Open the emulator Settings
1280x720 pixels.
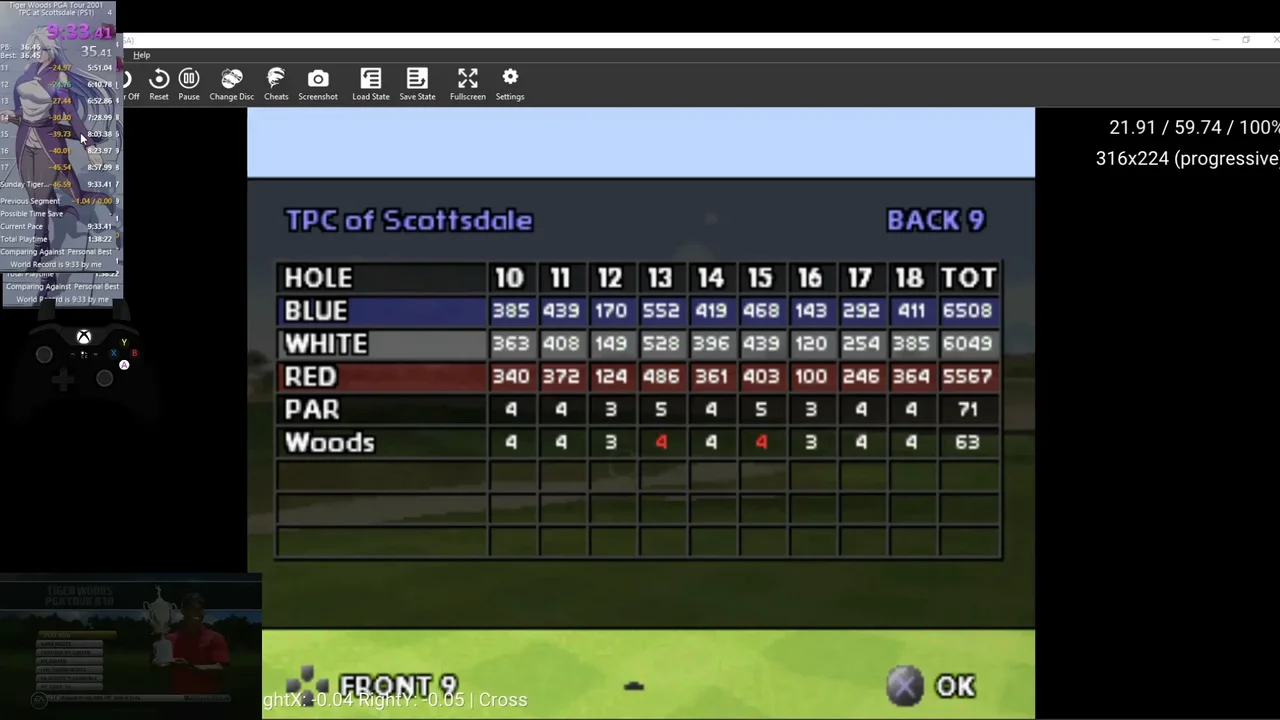510,84
